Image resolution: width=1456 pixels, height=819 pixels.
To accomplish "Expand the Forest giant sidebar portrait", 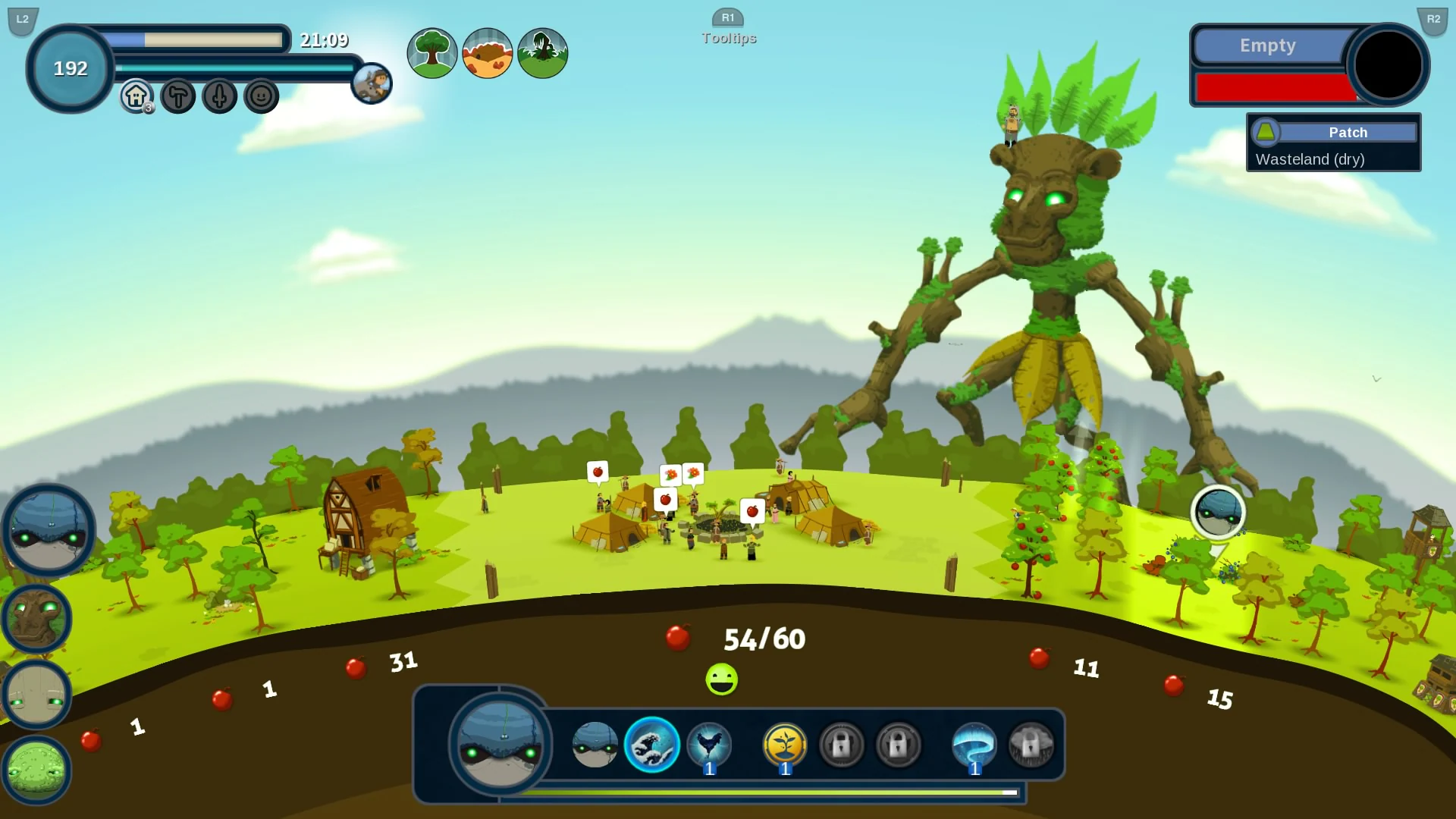I will click(x=36, y=618).
